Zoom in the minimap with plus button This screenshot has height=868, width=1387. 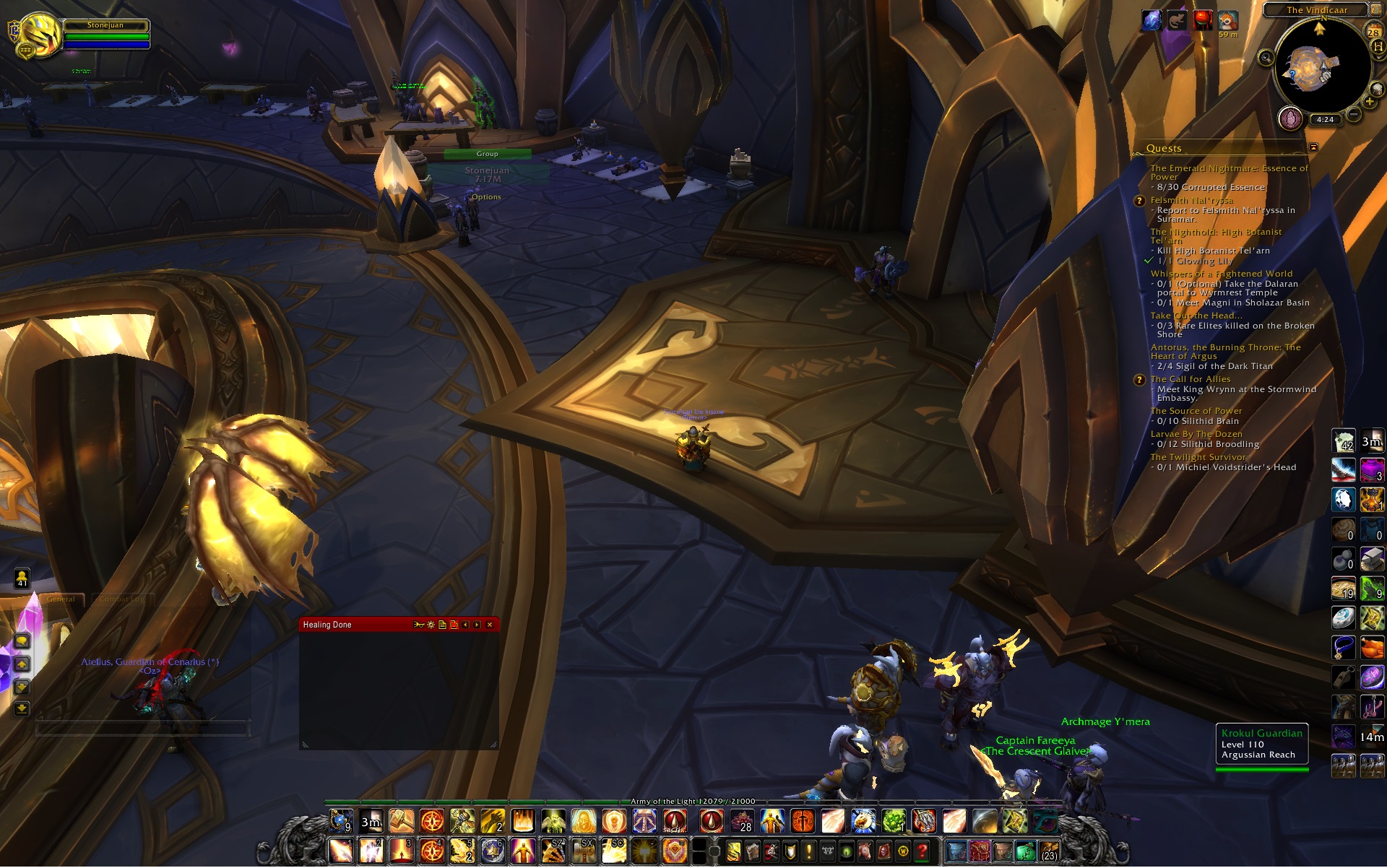coord(1369,102)
